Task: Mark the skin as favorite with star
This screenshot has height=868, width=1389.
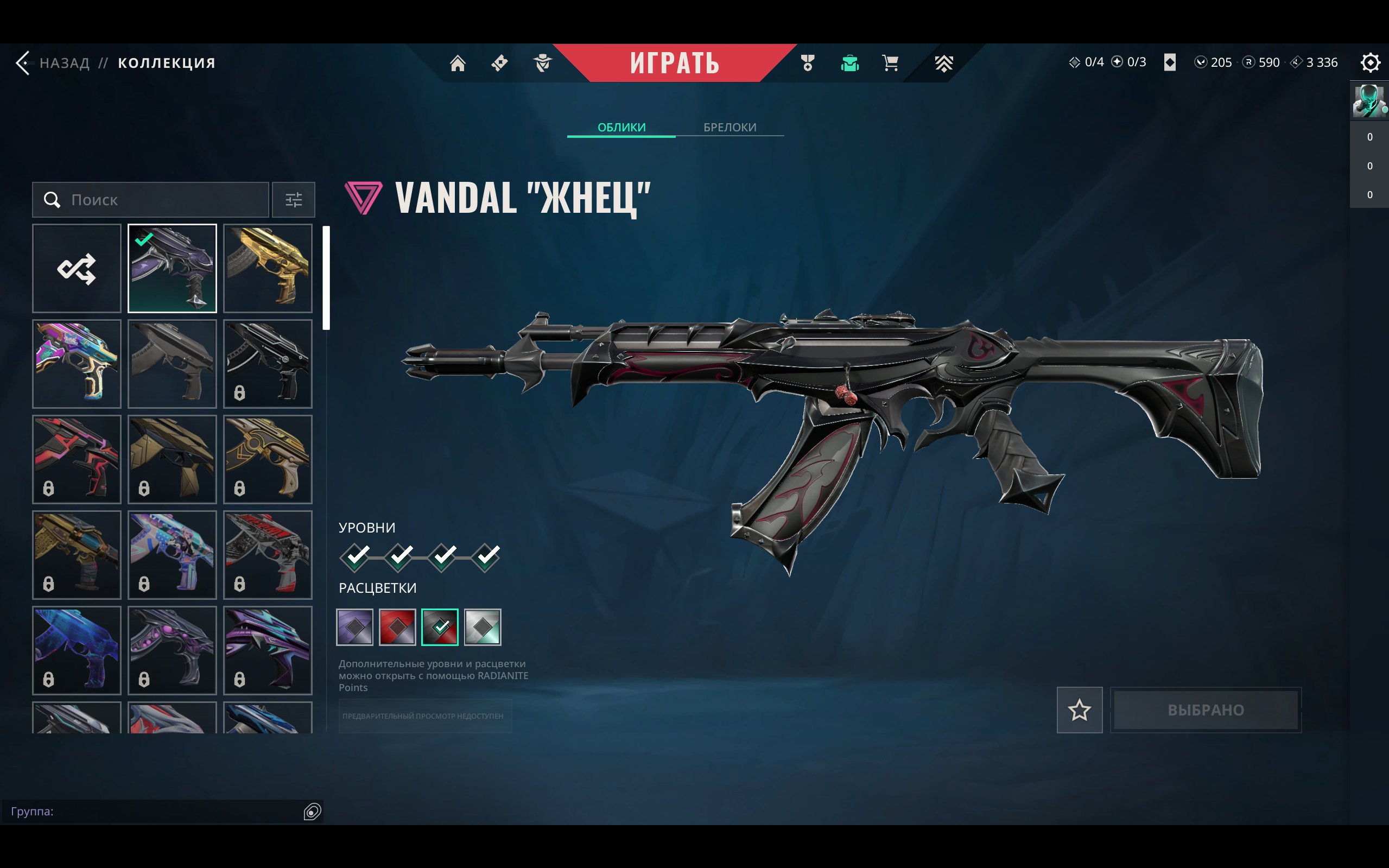Action: (1079, 710)
